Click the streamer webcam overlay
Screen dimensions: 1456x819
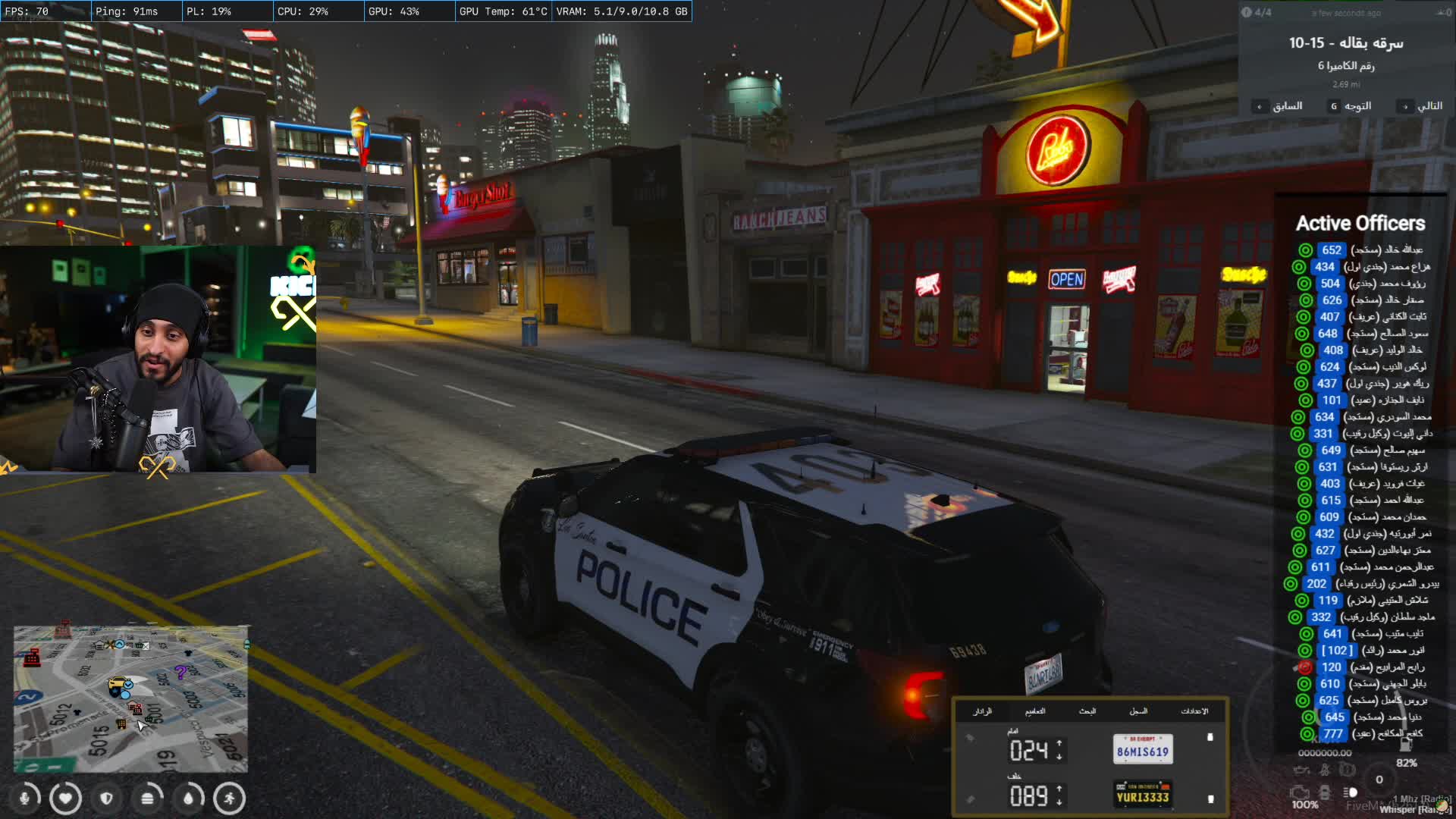[158, 358]
